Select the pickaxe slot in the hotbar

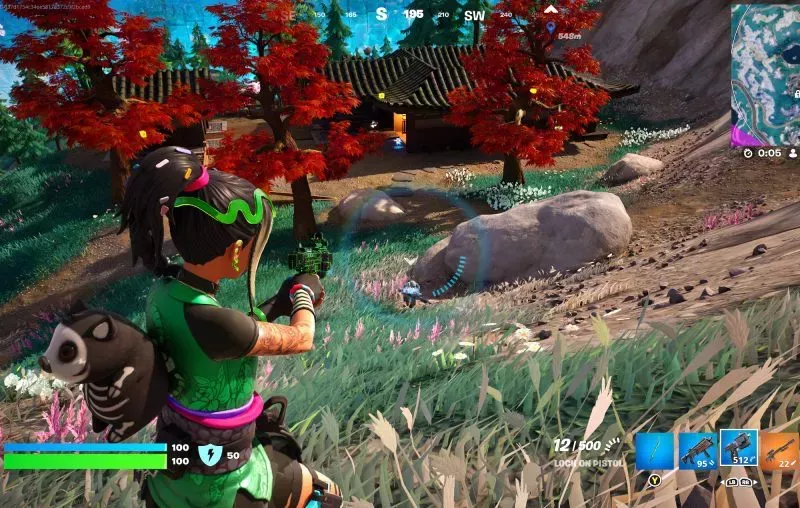tap(656, 452)
